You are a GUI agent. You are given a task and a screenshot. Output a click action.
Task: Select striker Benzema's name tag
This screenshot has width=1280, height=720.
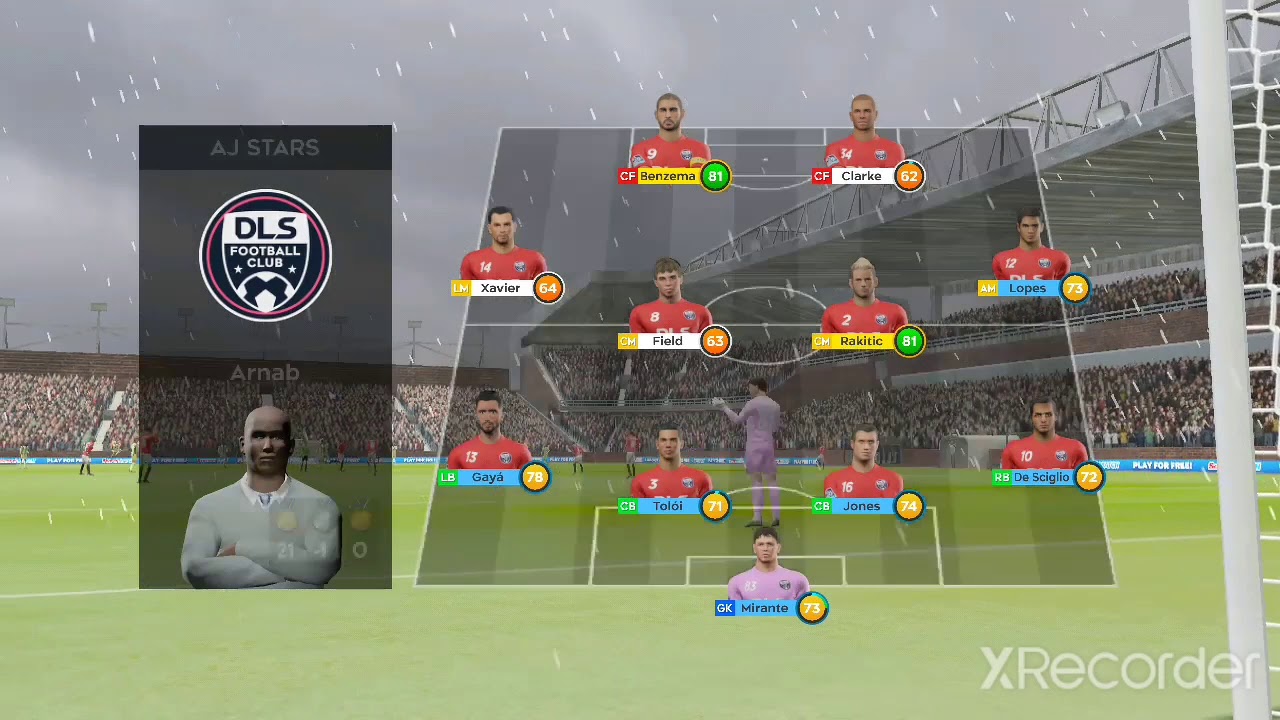click(667, 176)
